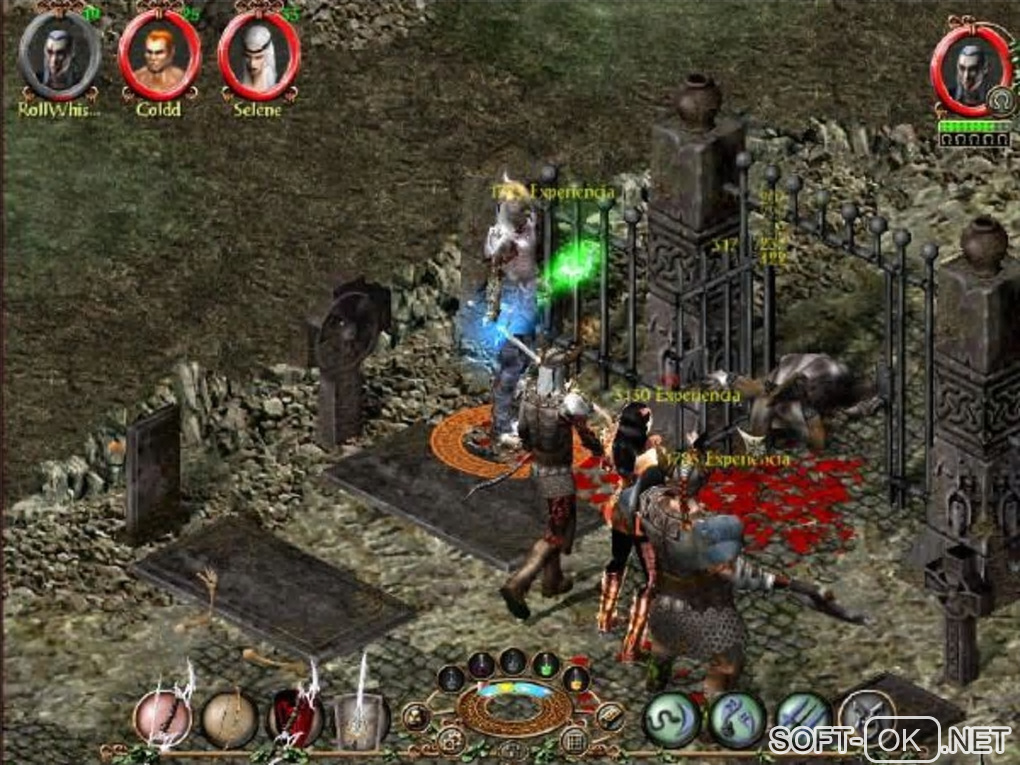
Task: Choose Selene's party portrait
Action: pyautogui.click(x=258, y=55)
